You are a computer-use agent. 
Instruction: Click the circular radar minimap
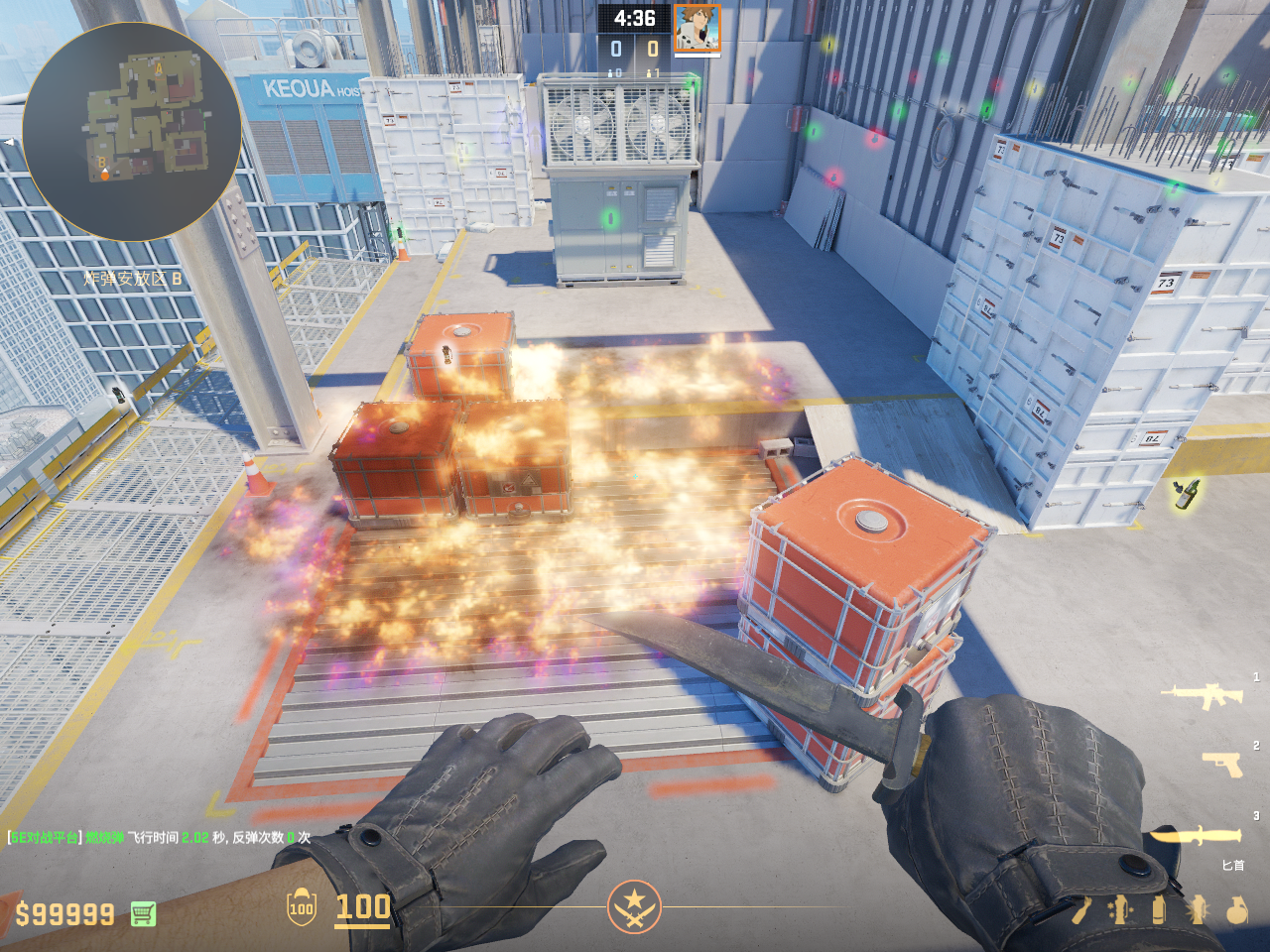coord(131,131)
